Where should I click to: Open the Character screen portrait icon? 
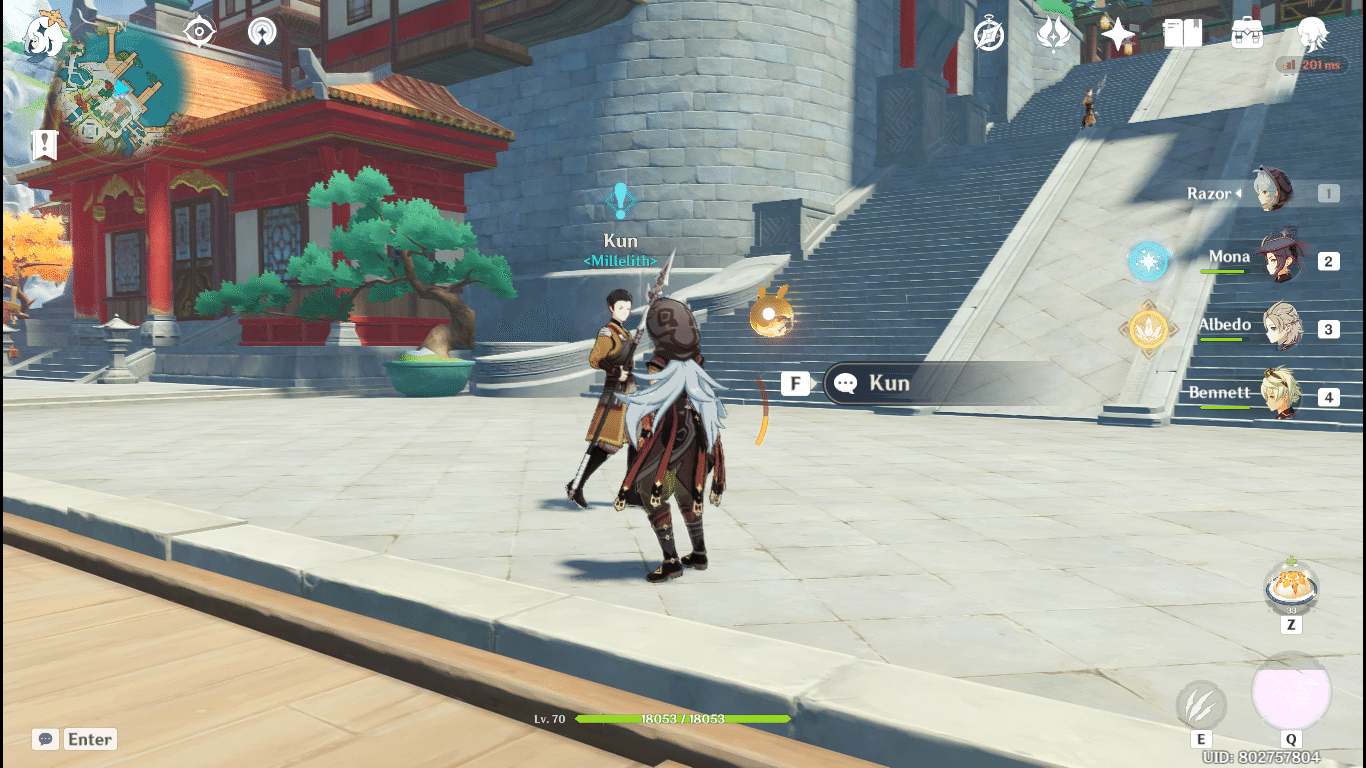pyautogui.click(x=1313, y=33)
